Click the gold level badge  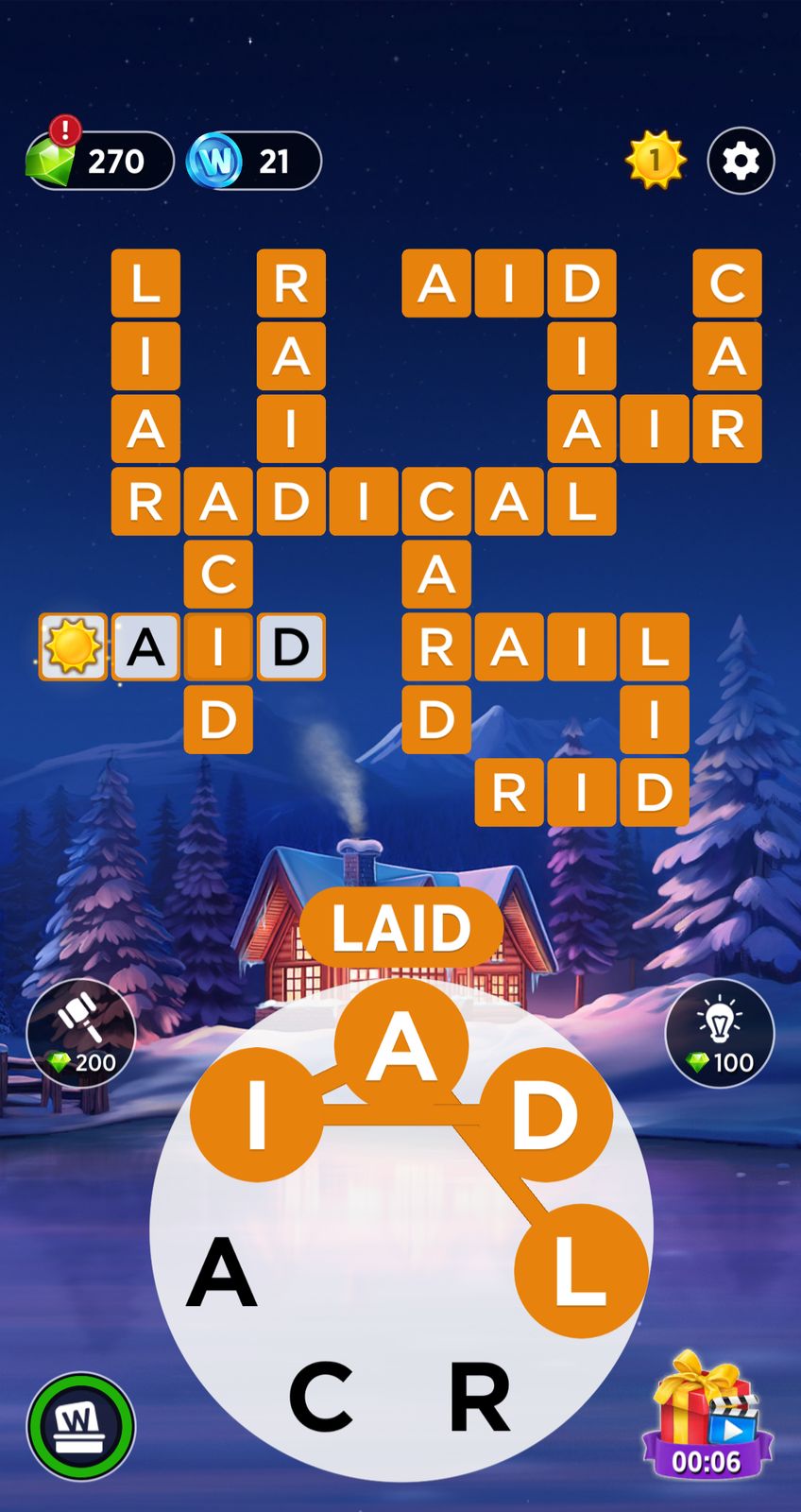point(655,161)
